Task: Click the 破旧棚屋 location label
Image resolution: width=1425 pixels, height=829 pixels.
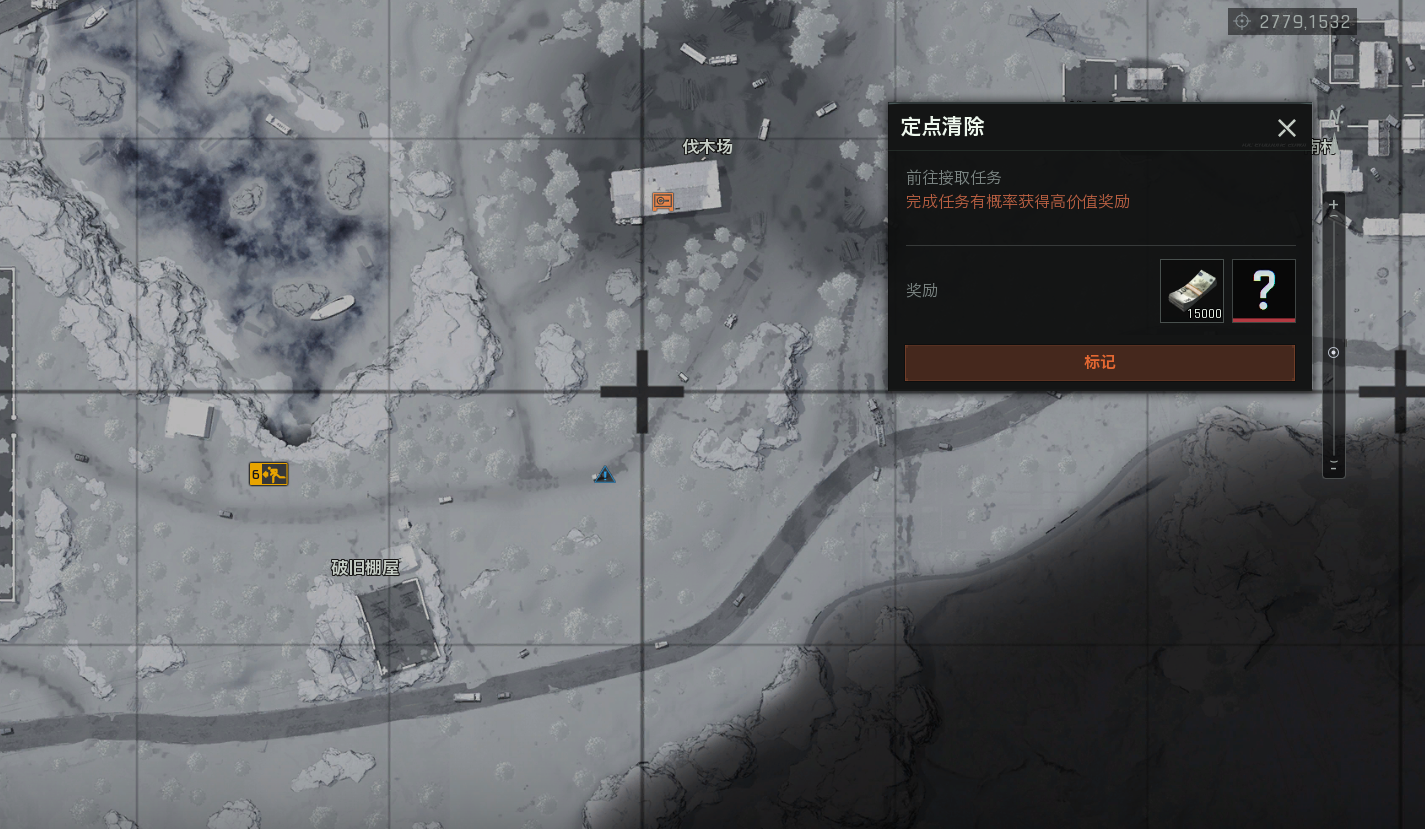Action: click(365, 567)
